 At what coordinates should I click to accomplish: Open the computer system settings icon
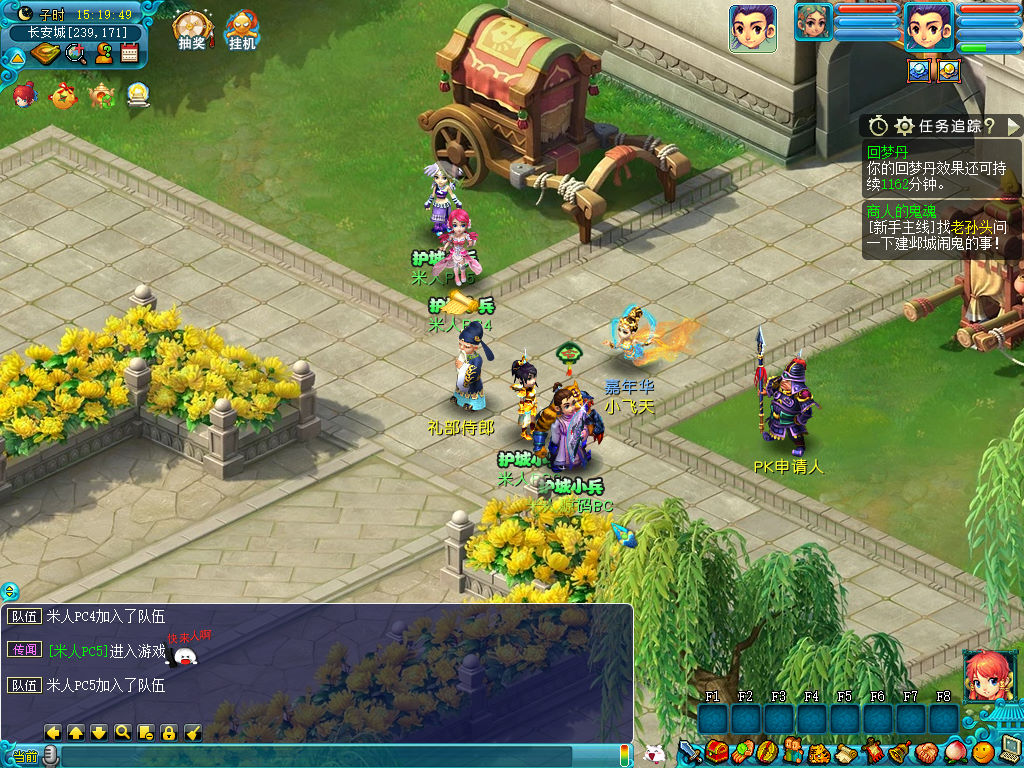(1010, 749)
